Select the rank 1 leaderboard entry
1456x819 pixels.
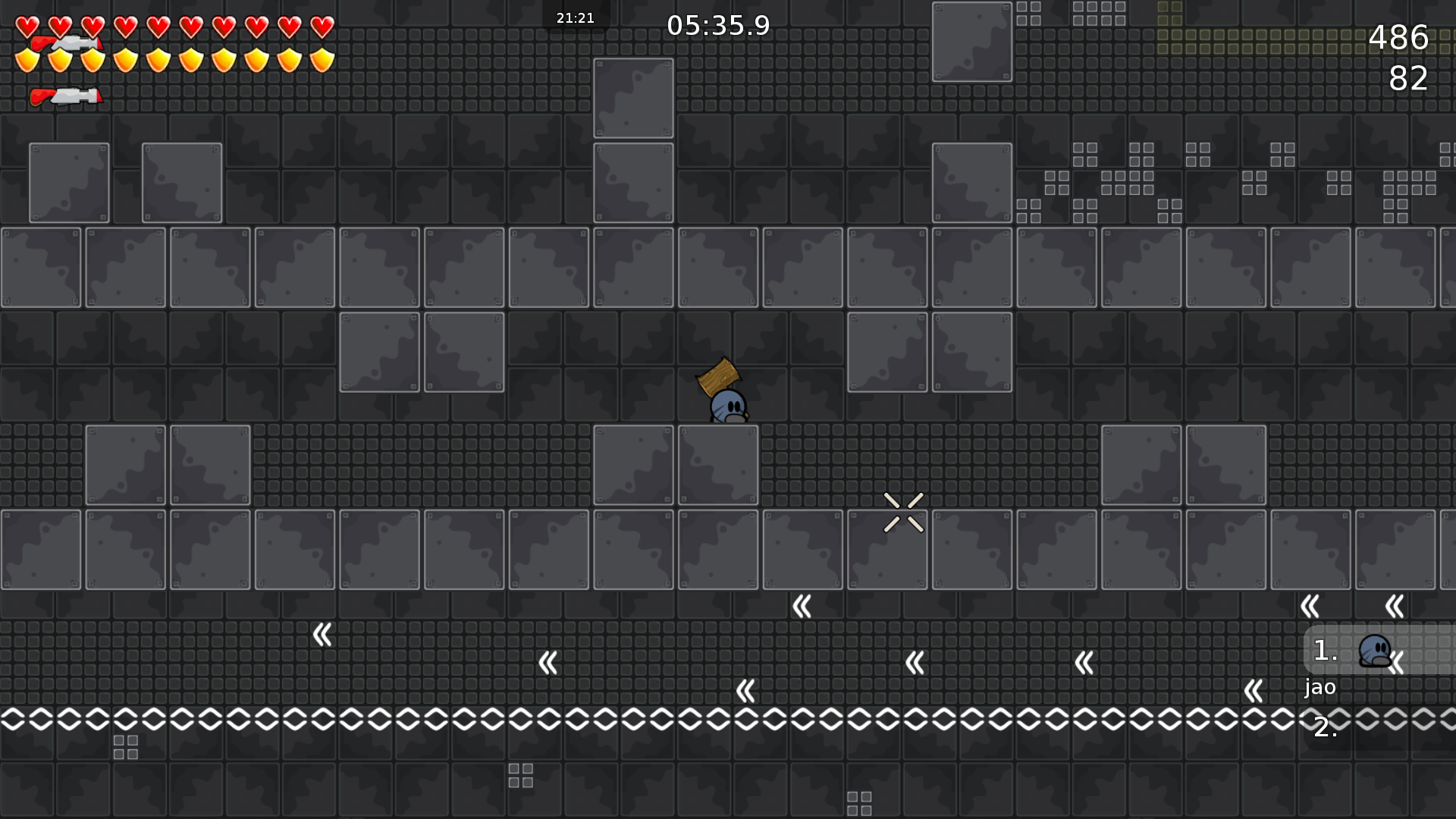[1325, 651]
